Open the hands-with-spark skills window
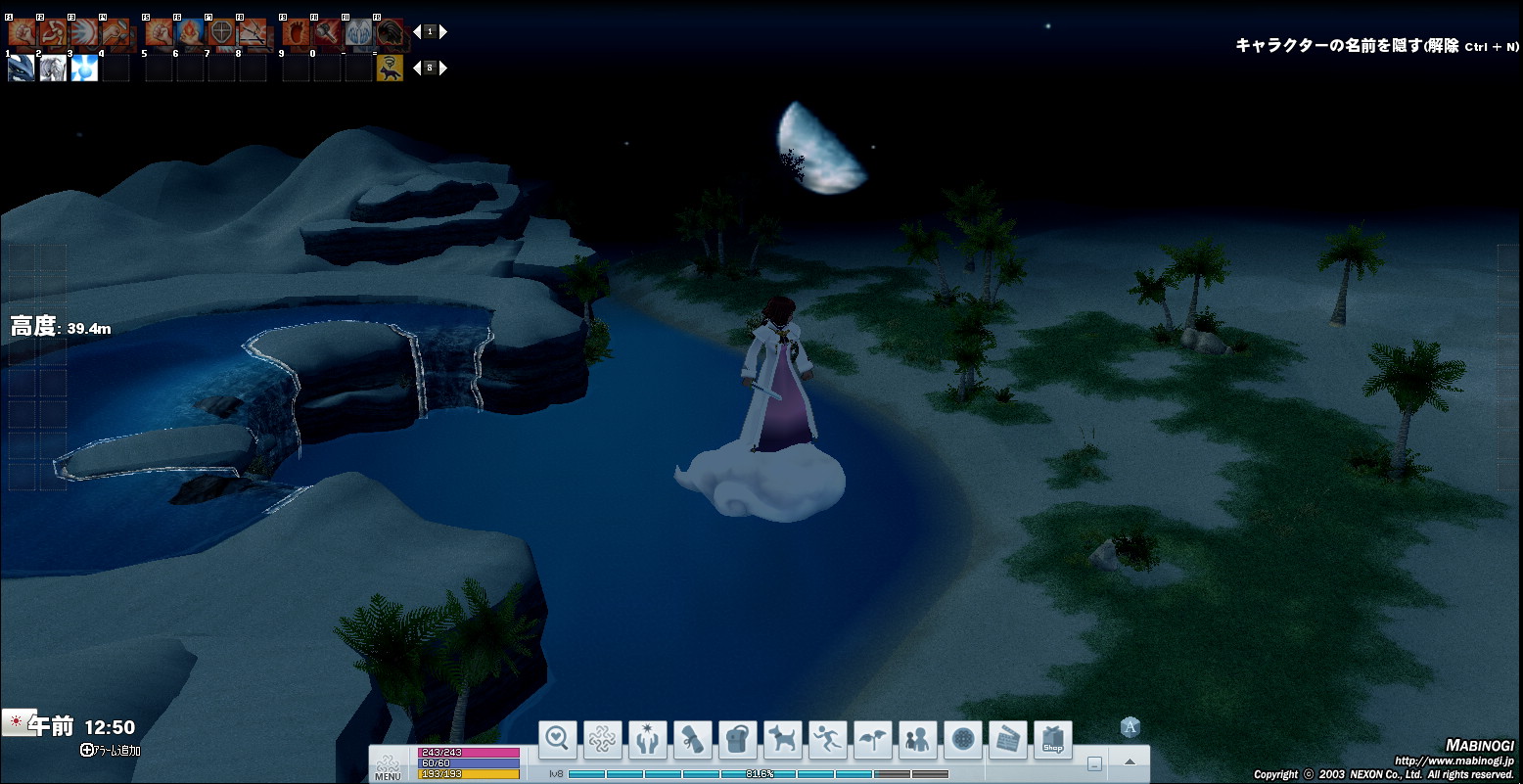This screenshot has width=1523, height=784. 648,740
